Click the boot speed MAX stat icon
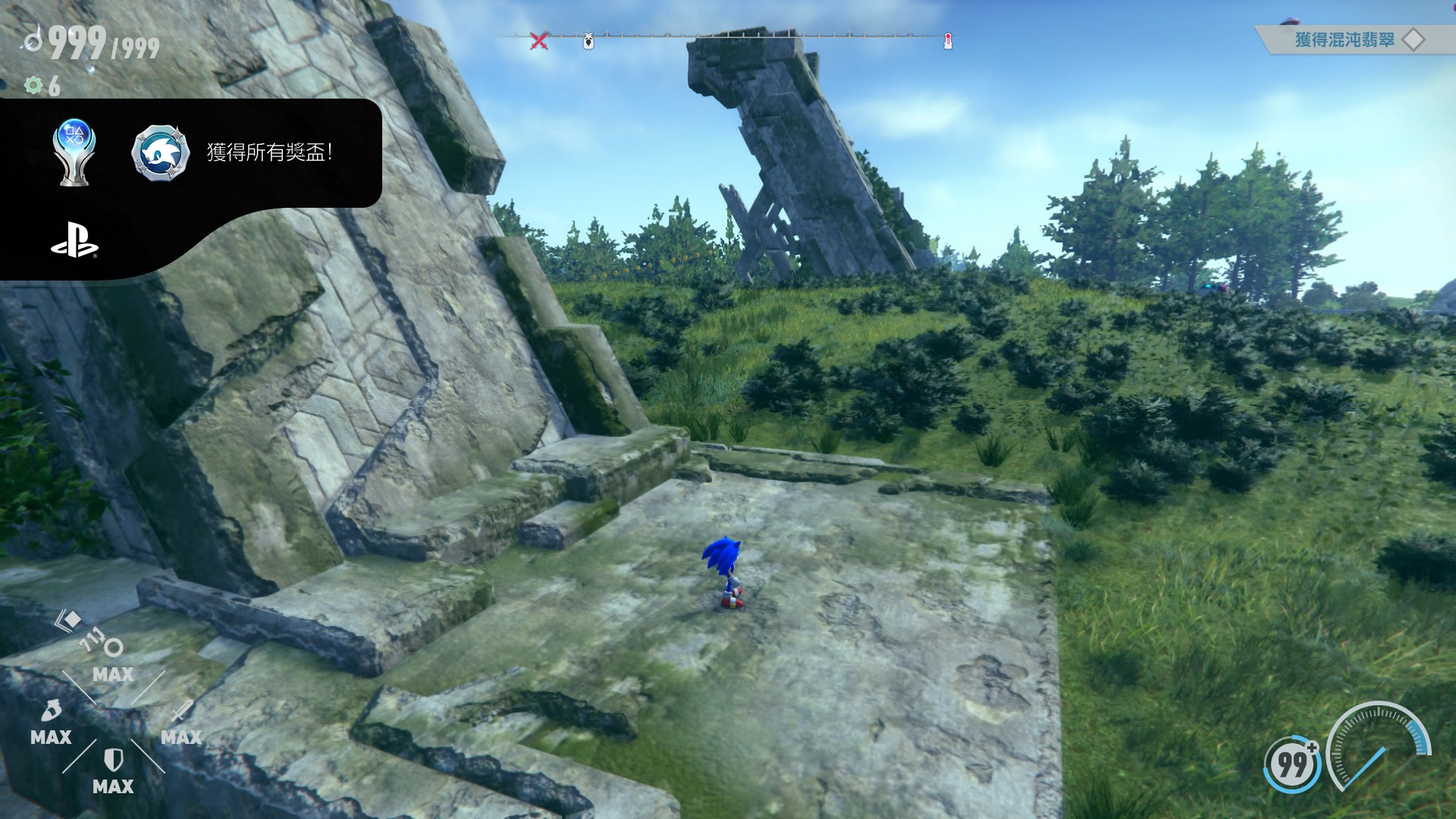Screen dimensions: 1456x819 tap(51, 713)
